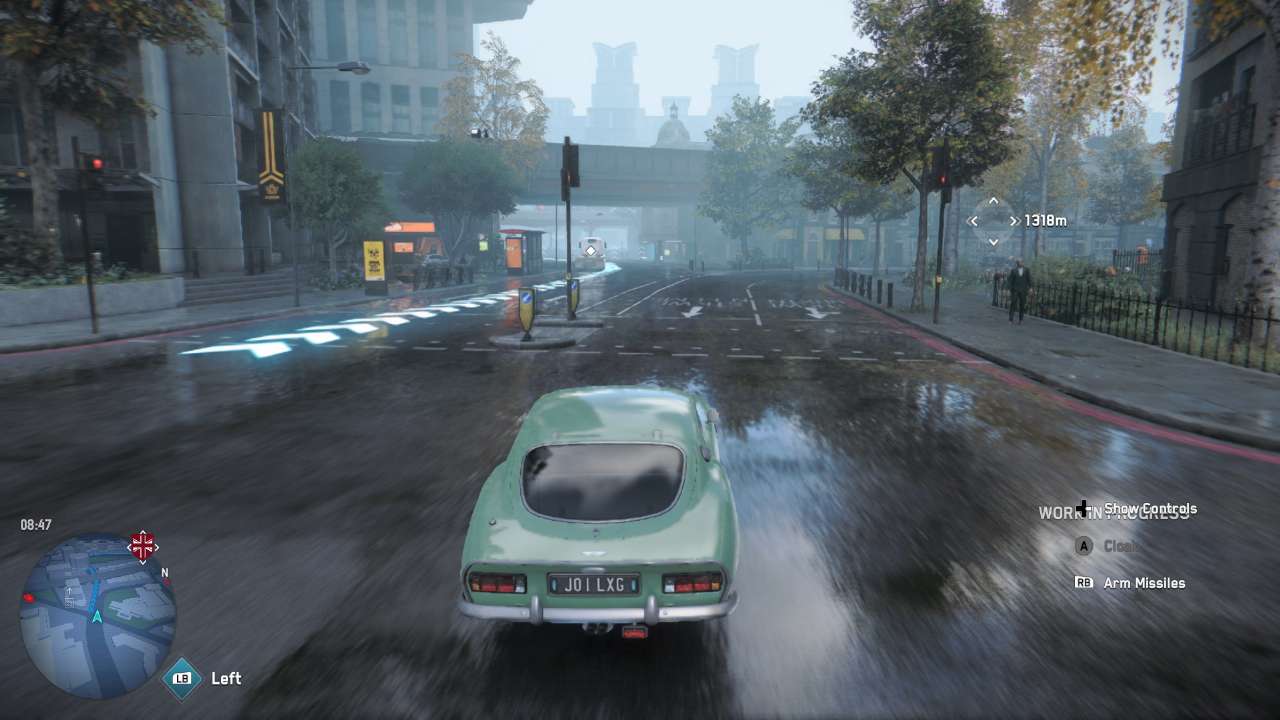Click the north N compass marker

click(164, 572)
